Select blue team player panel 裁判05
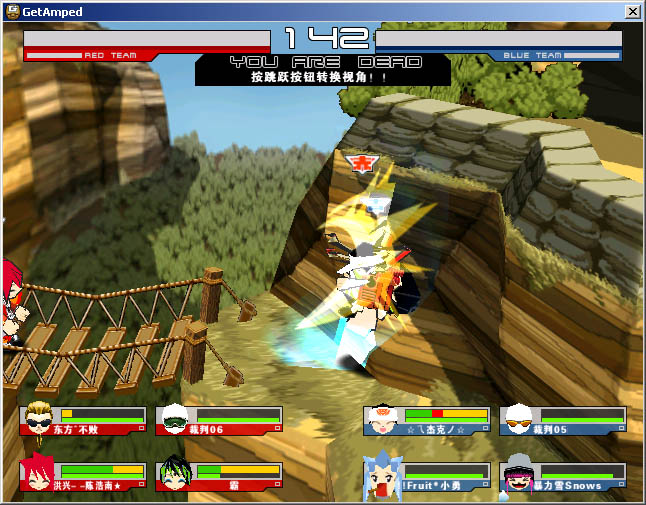The image size is (646, 505). pyautogui.click(x=563, y=421)
